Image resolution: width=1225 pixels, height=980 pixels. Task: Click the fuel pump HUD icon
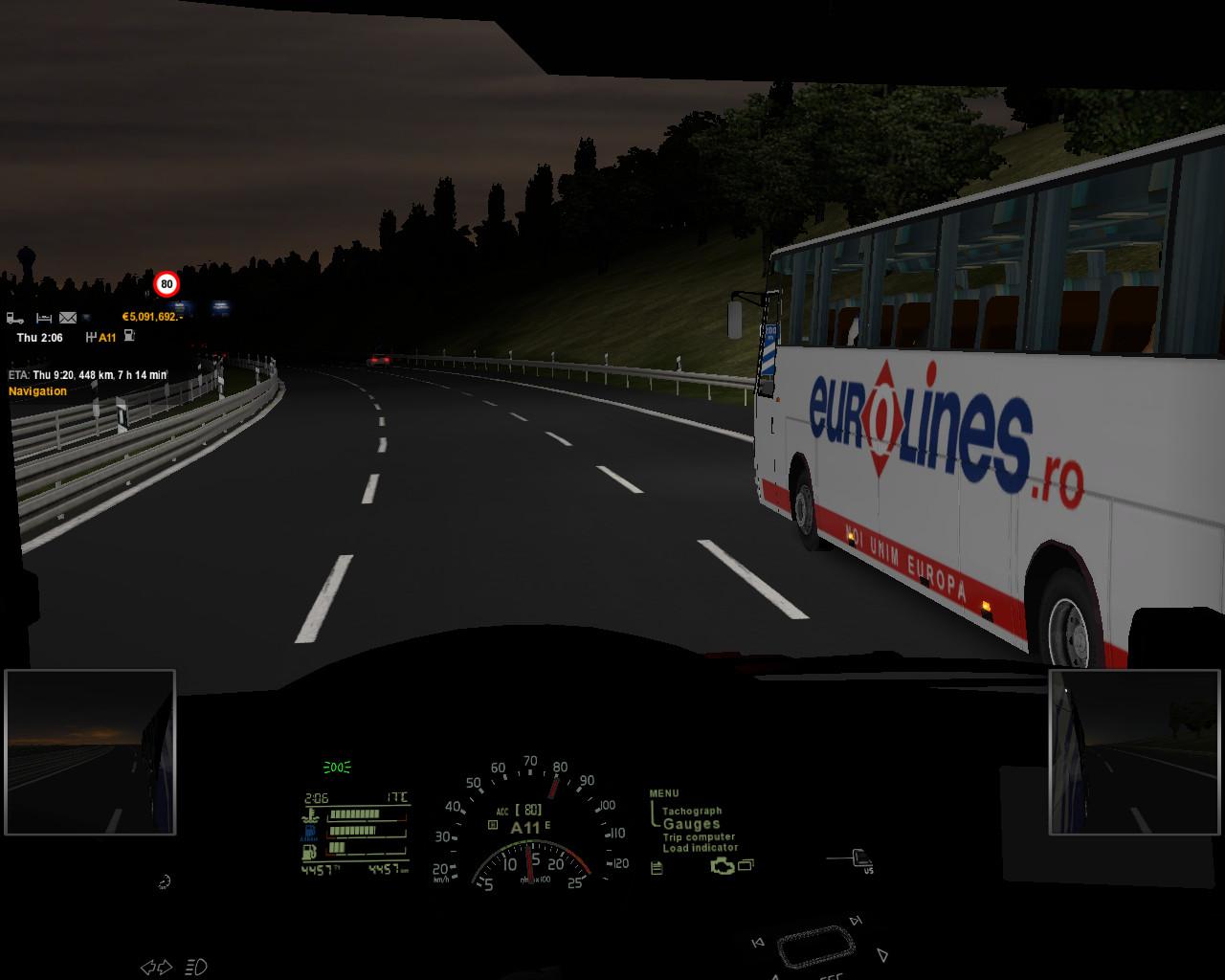coord(129,337)
